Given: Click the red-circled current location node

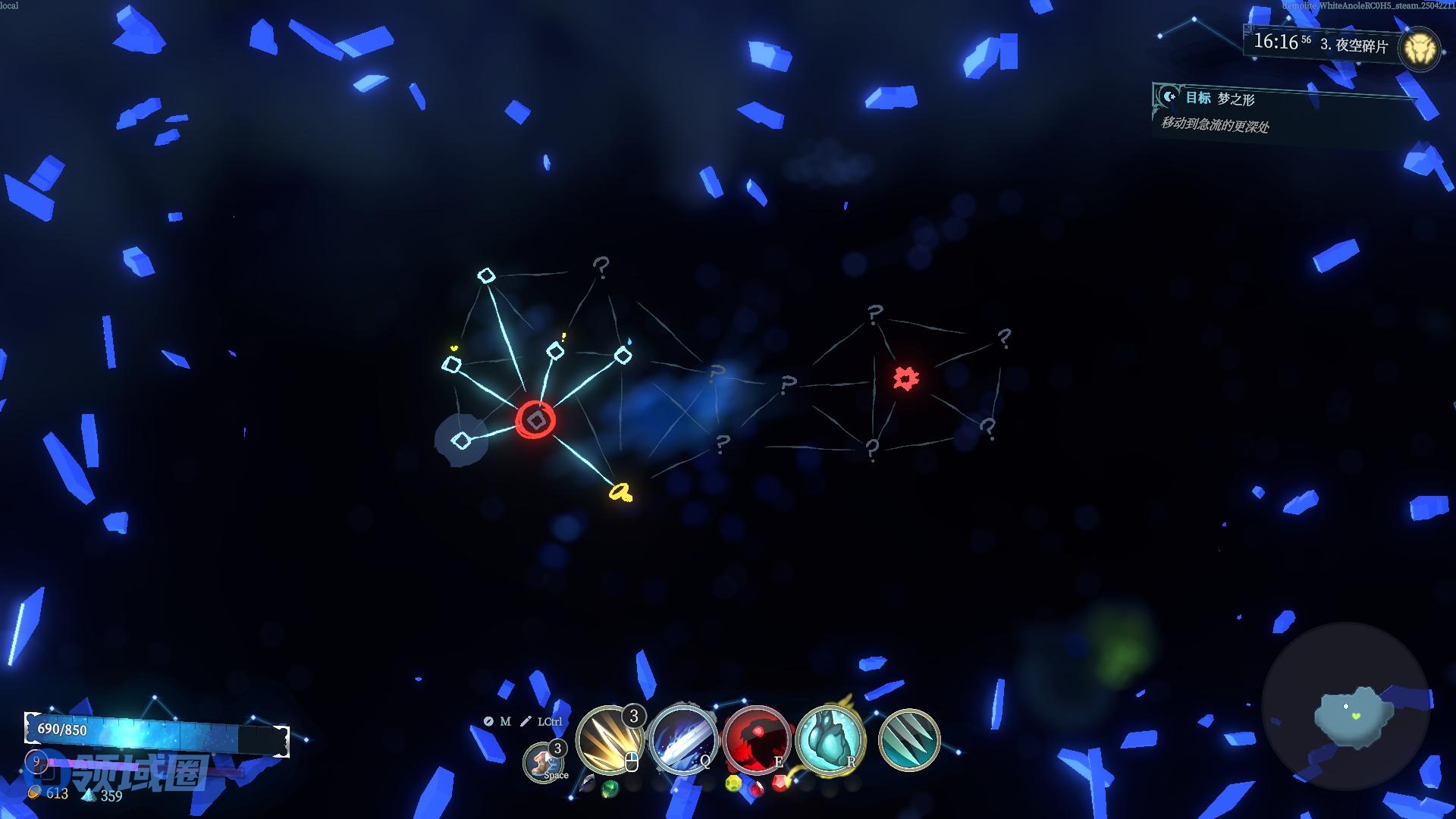Looking at the screenshot, I should (x=536, y=420).
